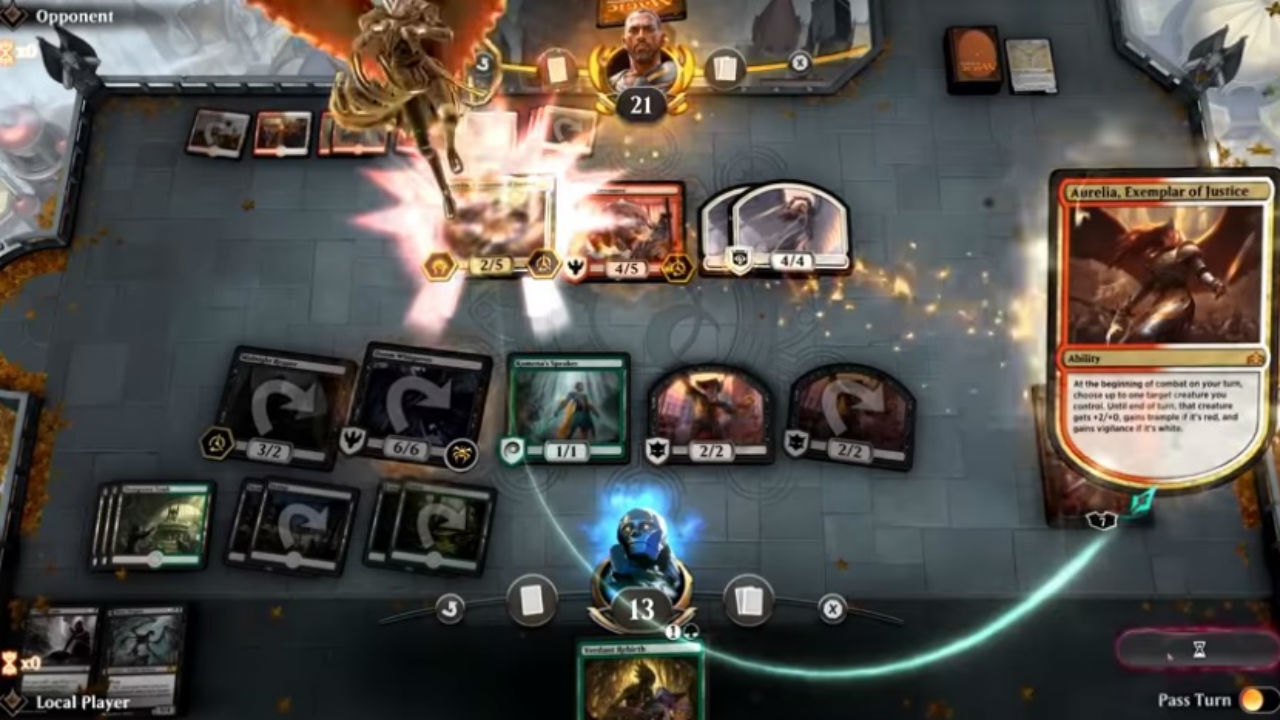
Task: Click the hourglass resolve button
Action: [x=1198, y=650]
